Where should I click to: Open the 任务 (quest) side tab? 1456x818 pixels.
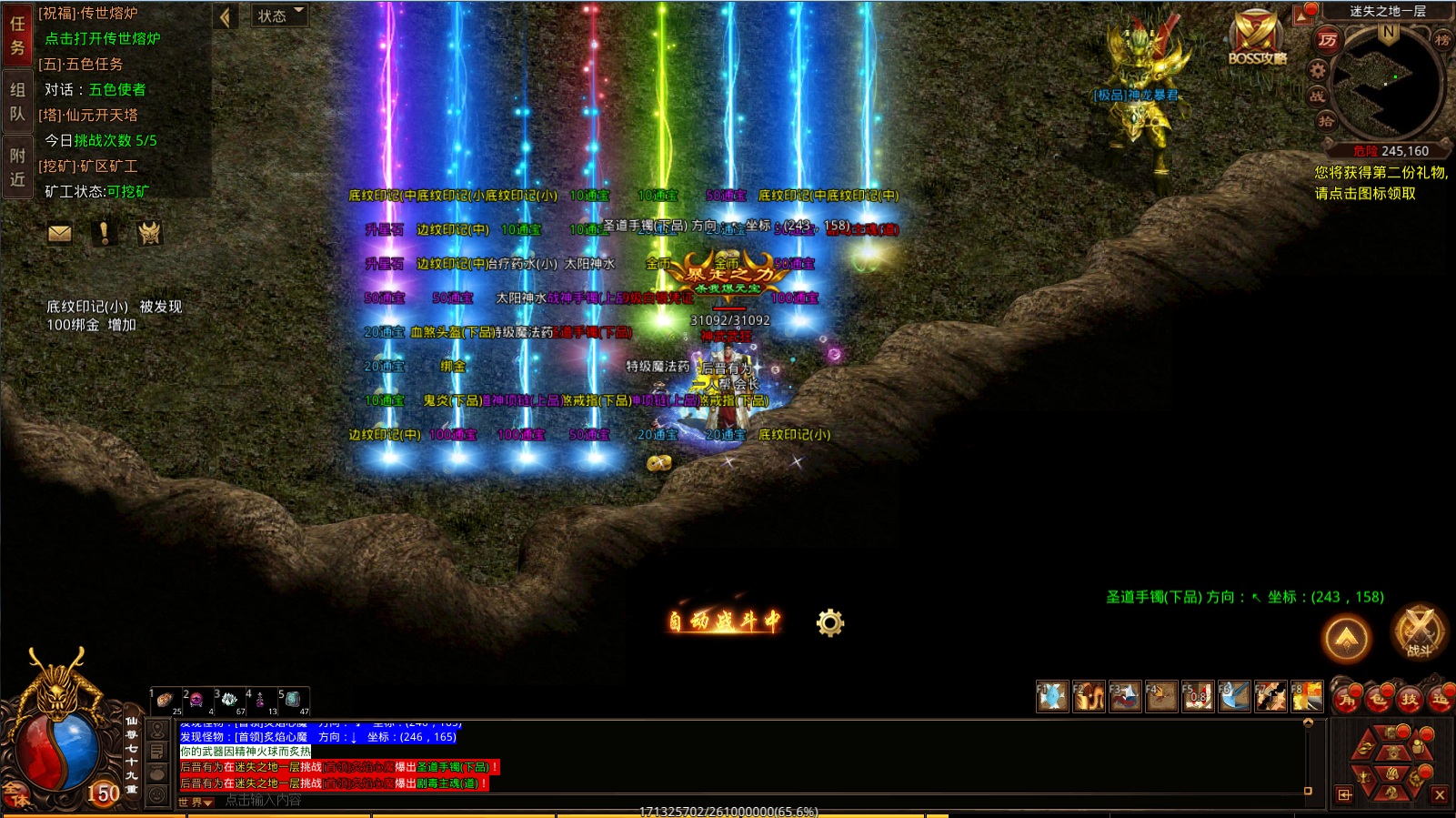click(x=17, y=36)
